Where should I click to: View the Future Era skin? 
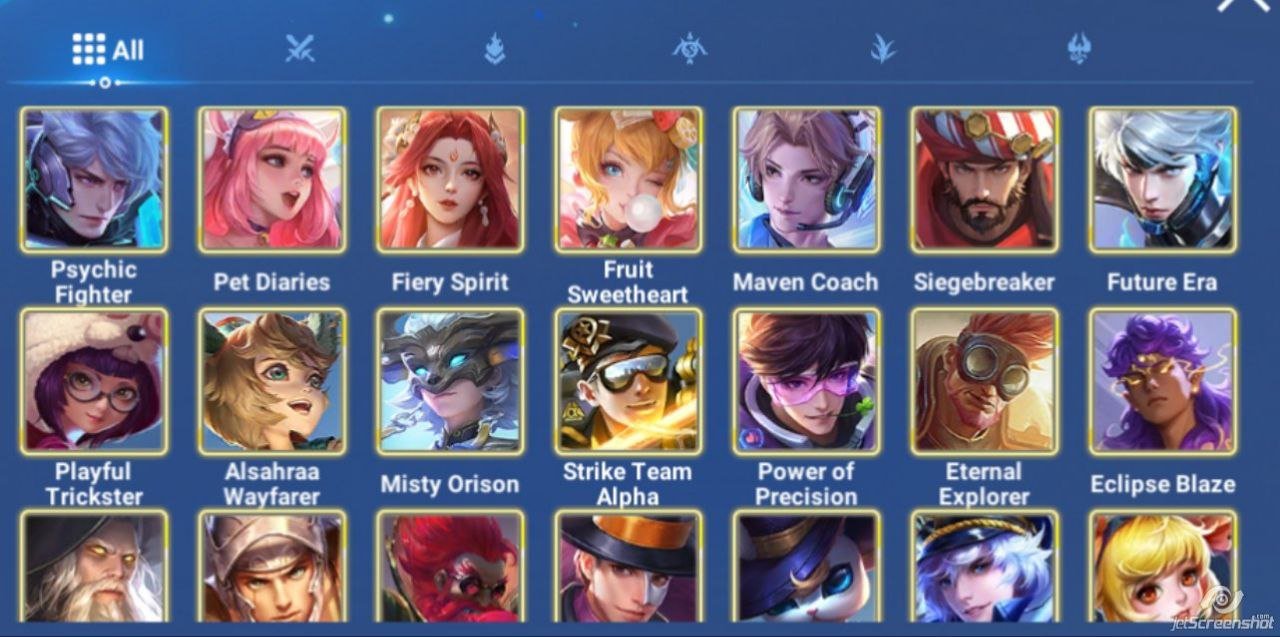[x=1162, y=180]
